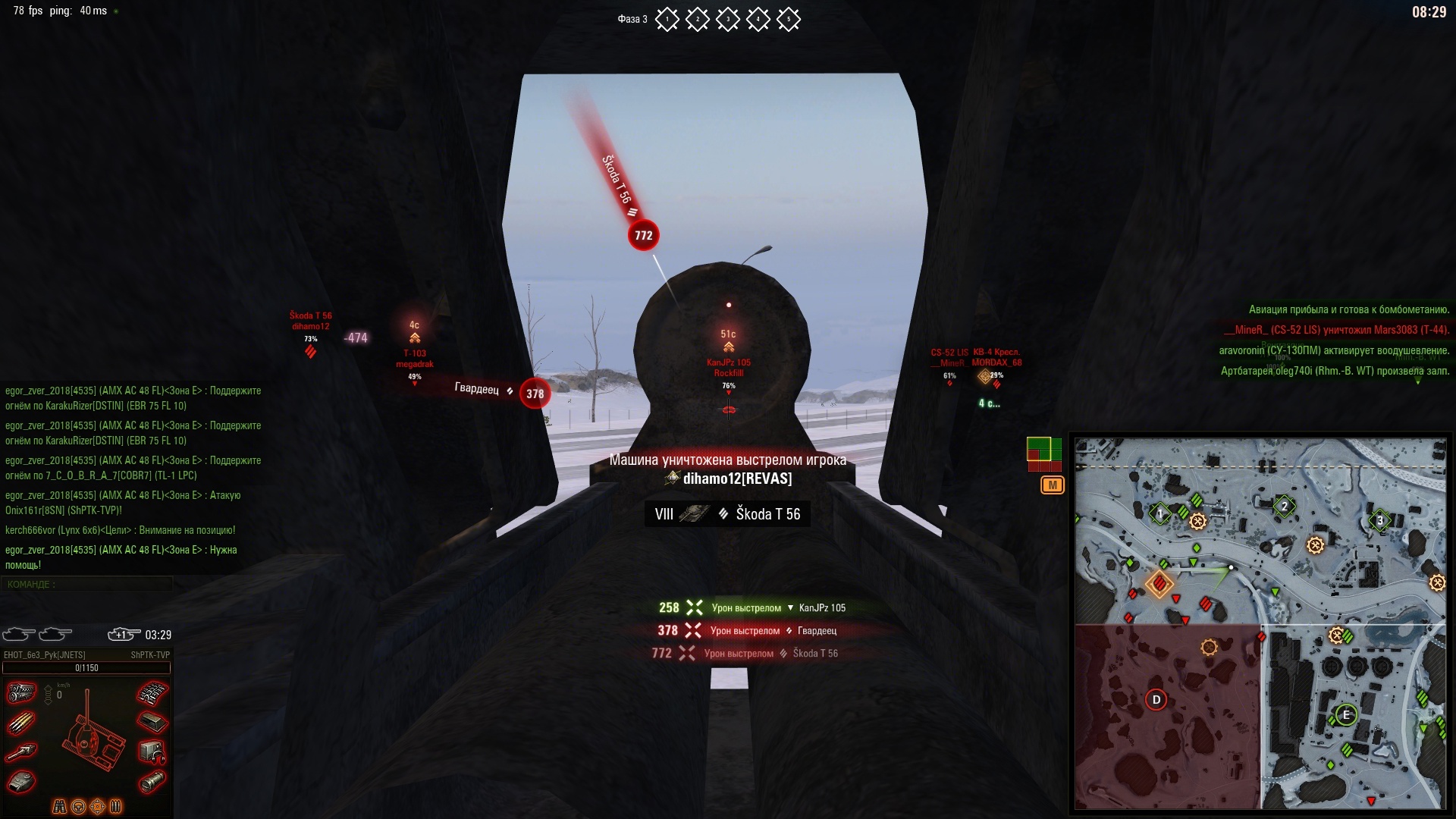Select base E marker on the minimap
The image size is (1456, 819).
[1346, 714]
